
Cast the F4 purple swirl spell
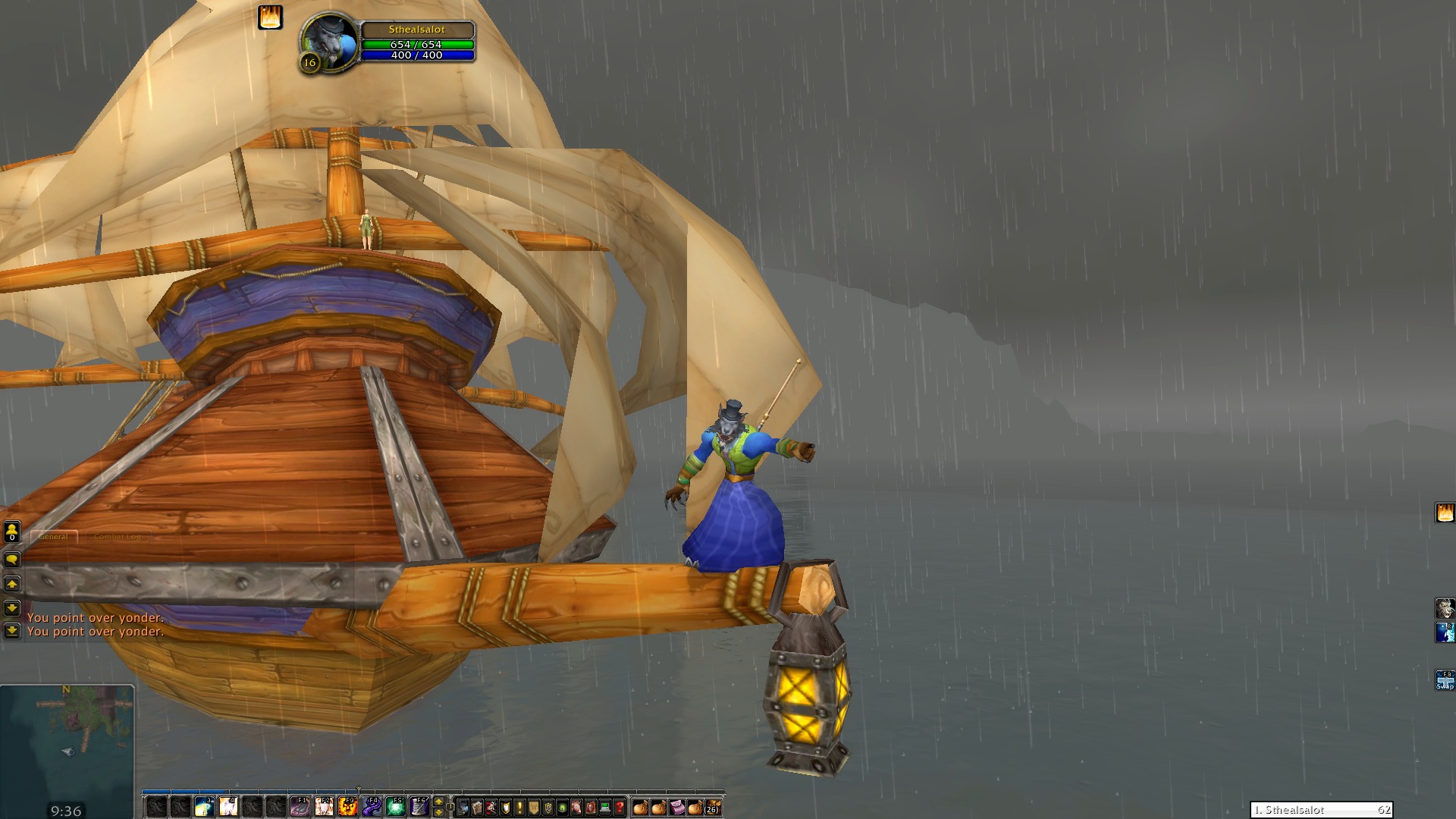(372, 806)
